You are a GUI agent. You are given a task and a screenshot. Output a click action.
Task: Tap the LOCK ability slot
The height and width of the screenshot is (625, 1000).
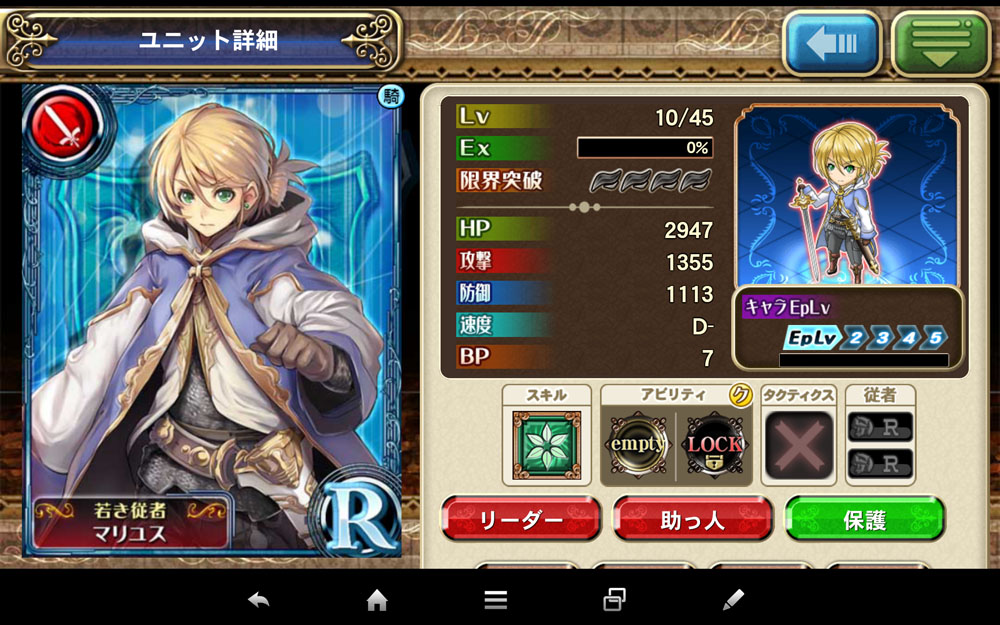point(714,444)
